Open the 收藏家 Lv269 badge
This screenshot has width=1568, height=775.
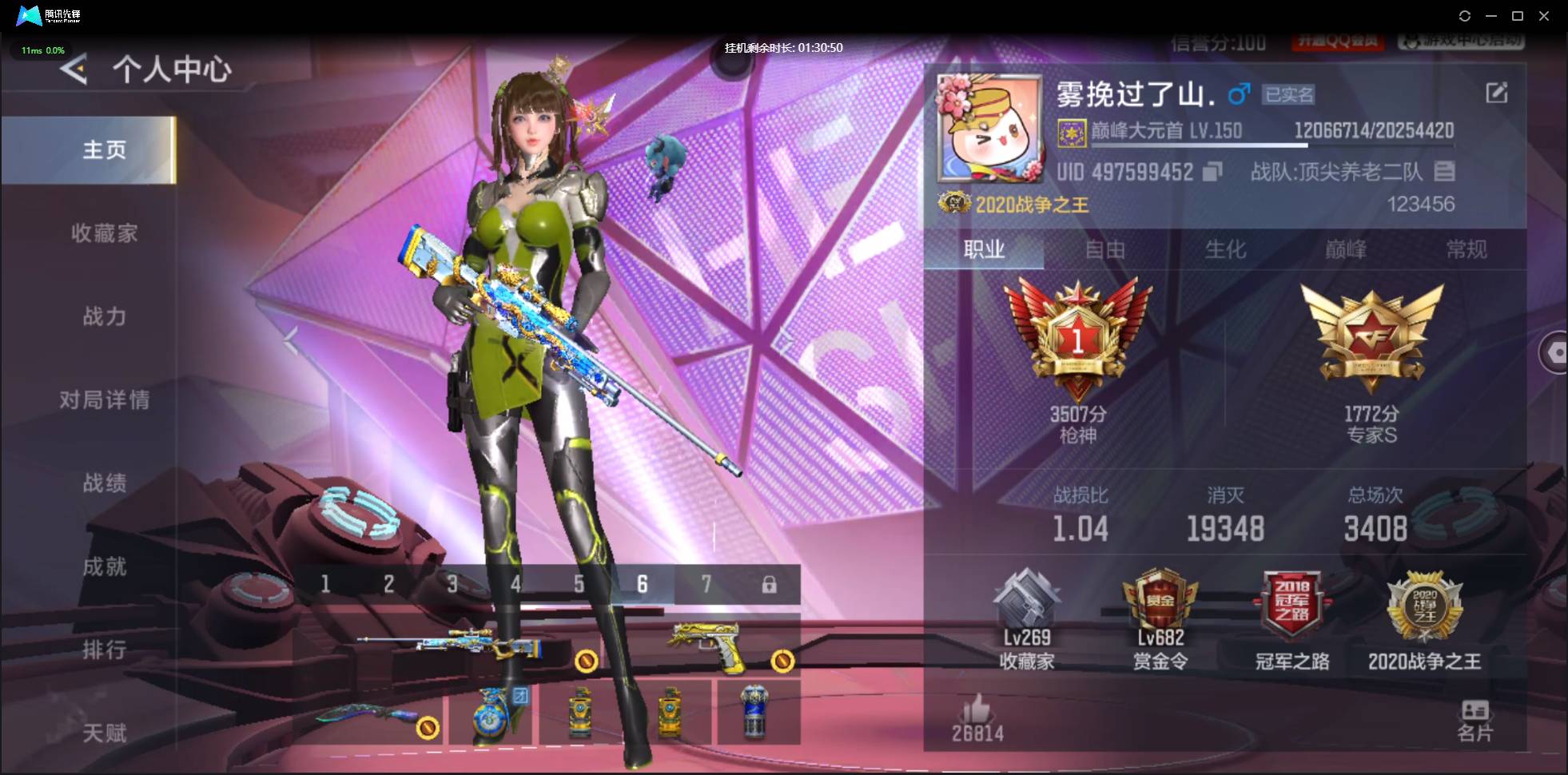(x=1029, y=615)
